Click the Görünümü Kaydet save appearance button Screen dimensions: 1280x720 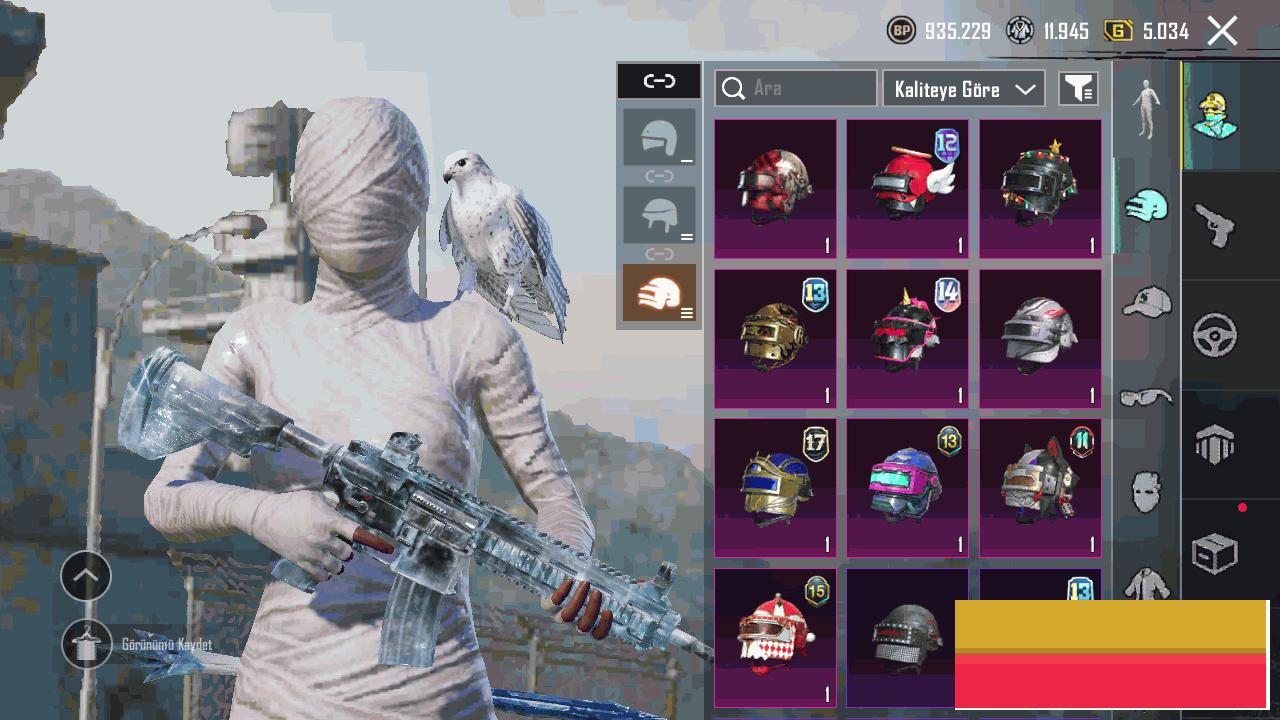88,645
